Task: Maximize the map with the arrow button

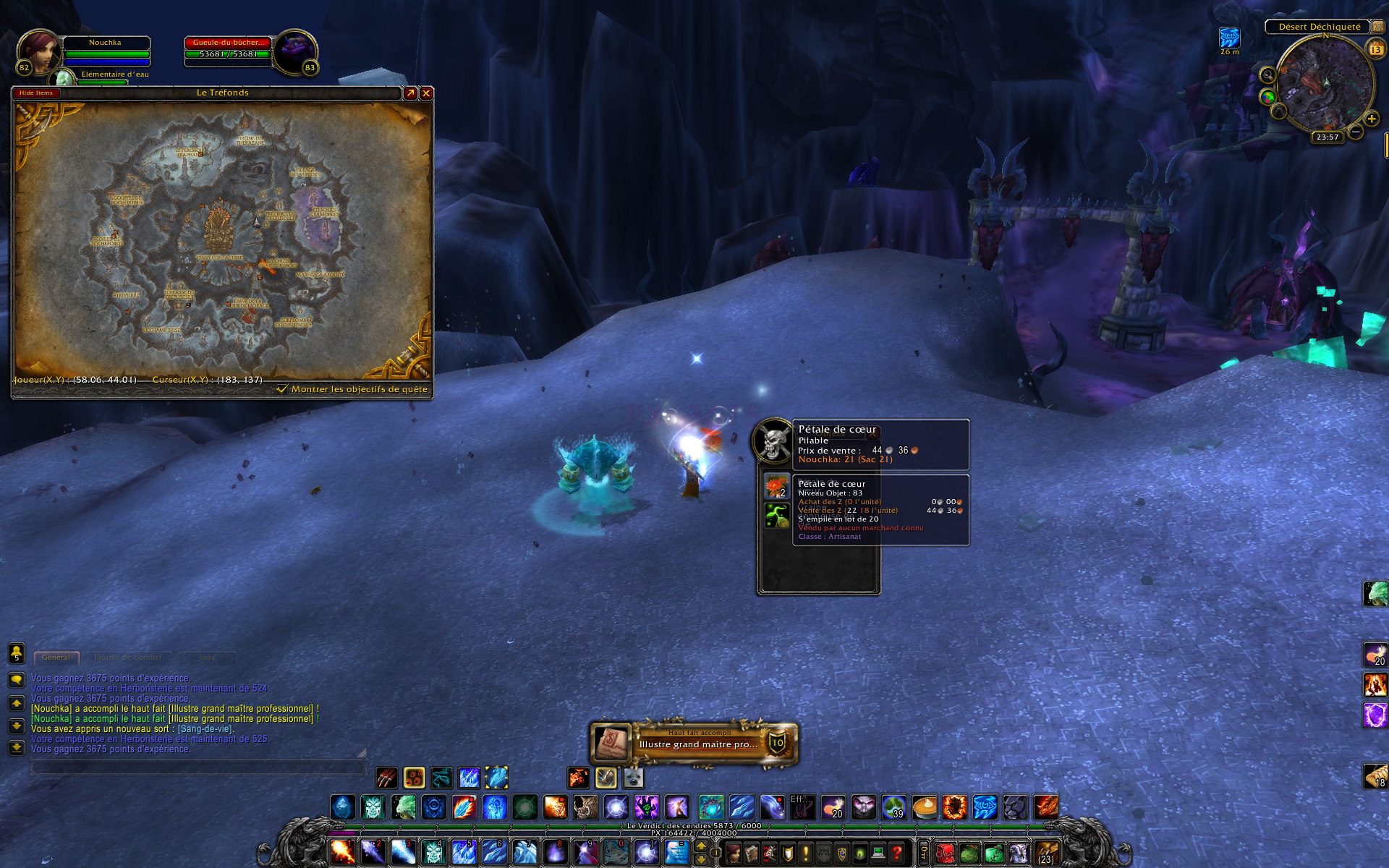Action: pos(410,93)
